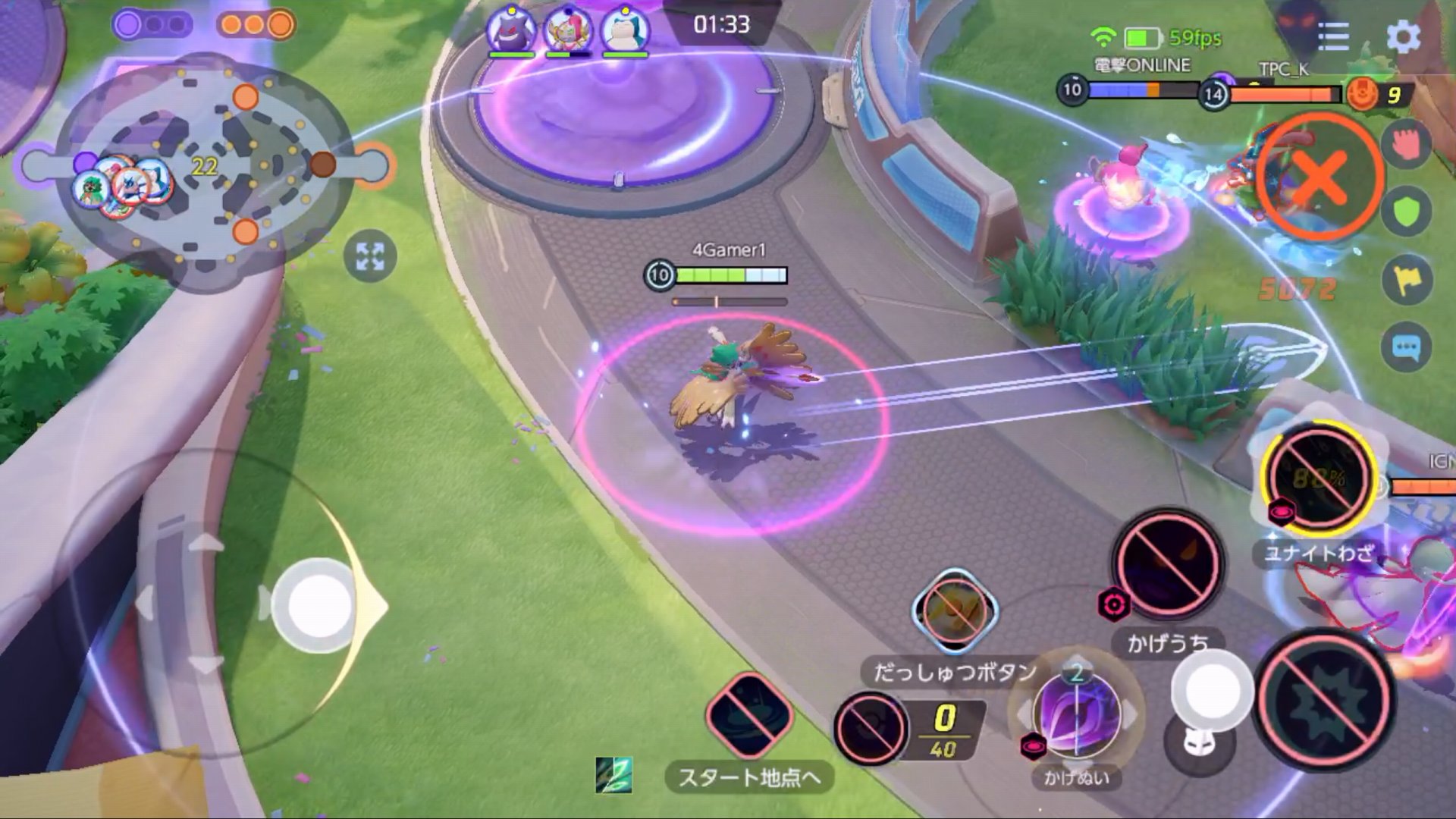Use the だっしゅつボタン battle item
The height and width of the screenshot is (819, 1456).
click(x=955, y=610)
